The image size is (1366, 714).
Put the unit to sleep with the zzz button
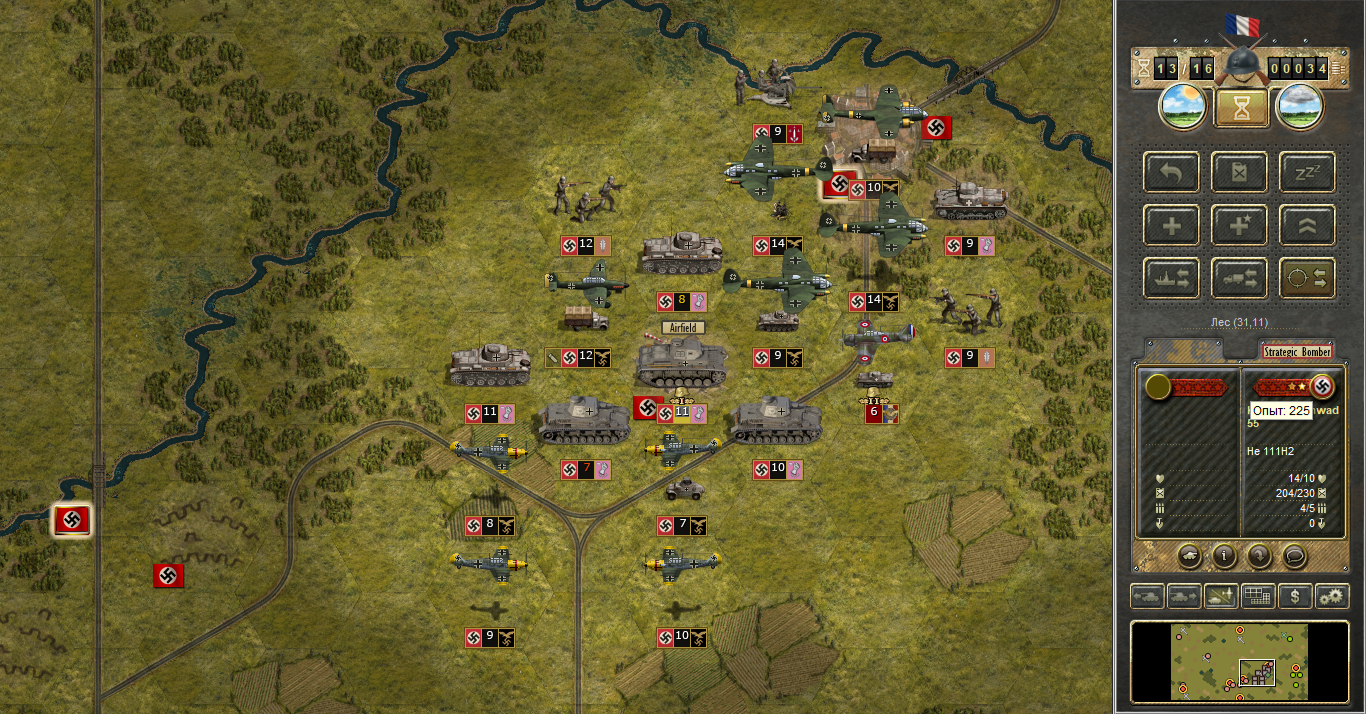click(1307, 172)
